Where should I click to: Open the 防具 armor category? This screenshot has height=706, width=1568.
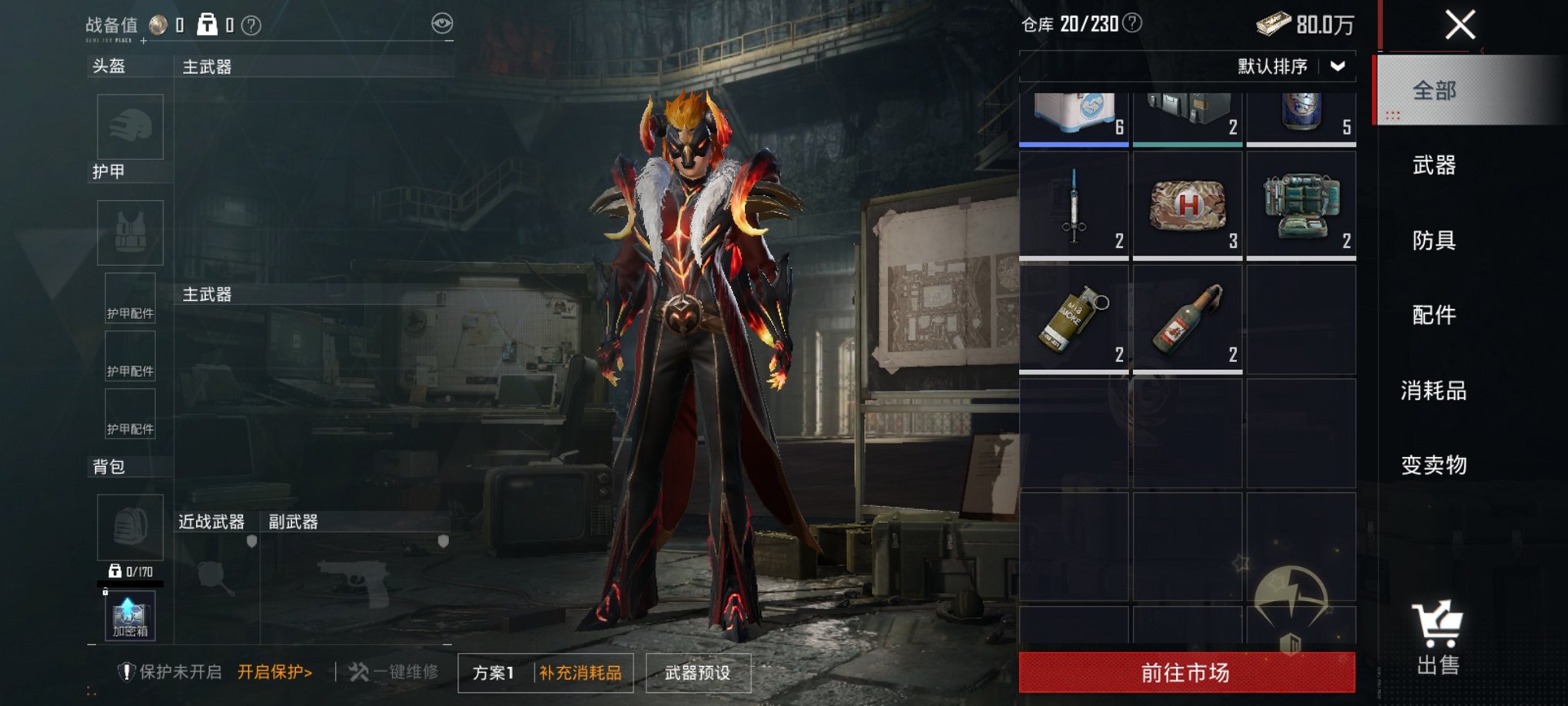tap(1434, 240)
